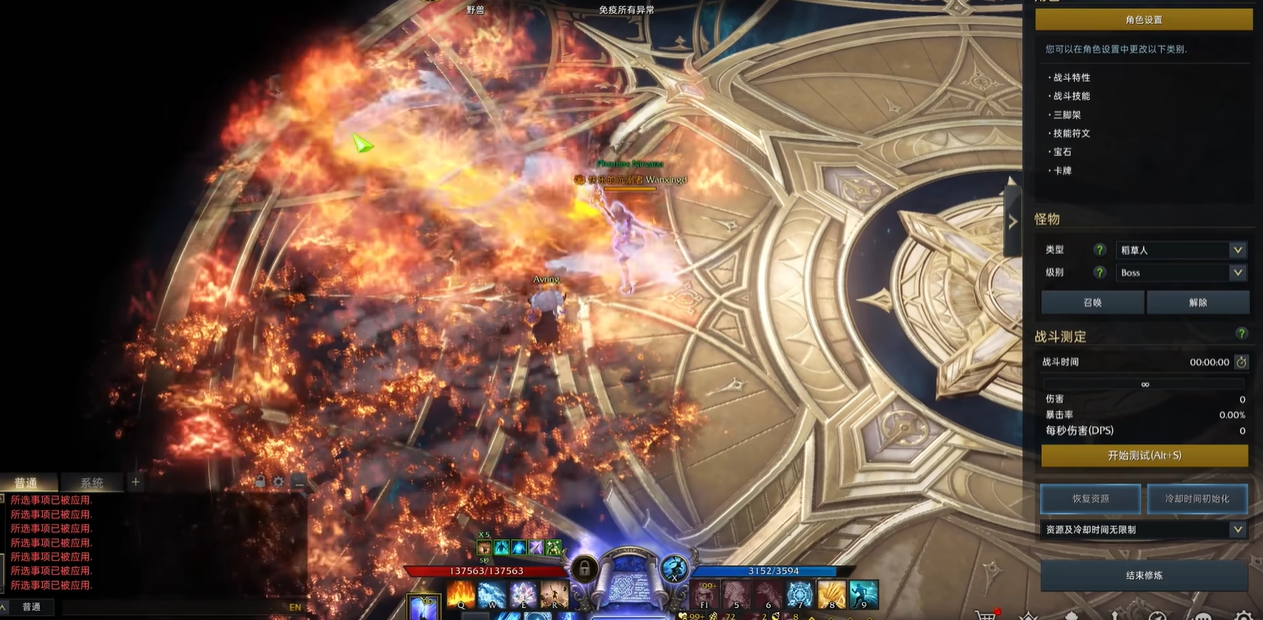Open the monster 类型 dropdown showing 稻草人
Image resolution: width=1263 pixels, height=620 pixels.
tap(1181, 250)
